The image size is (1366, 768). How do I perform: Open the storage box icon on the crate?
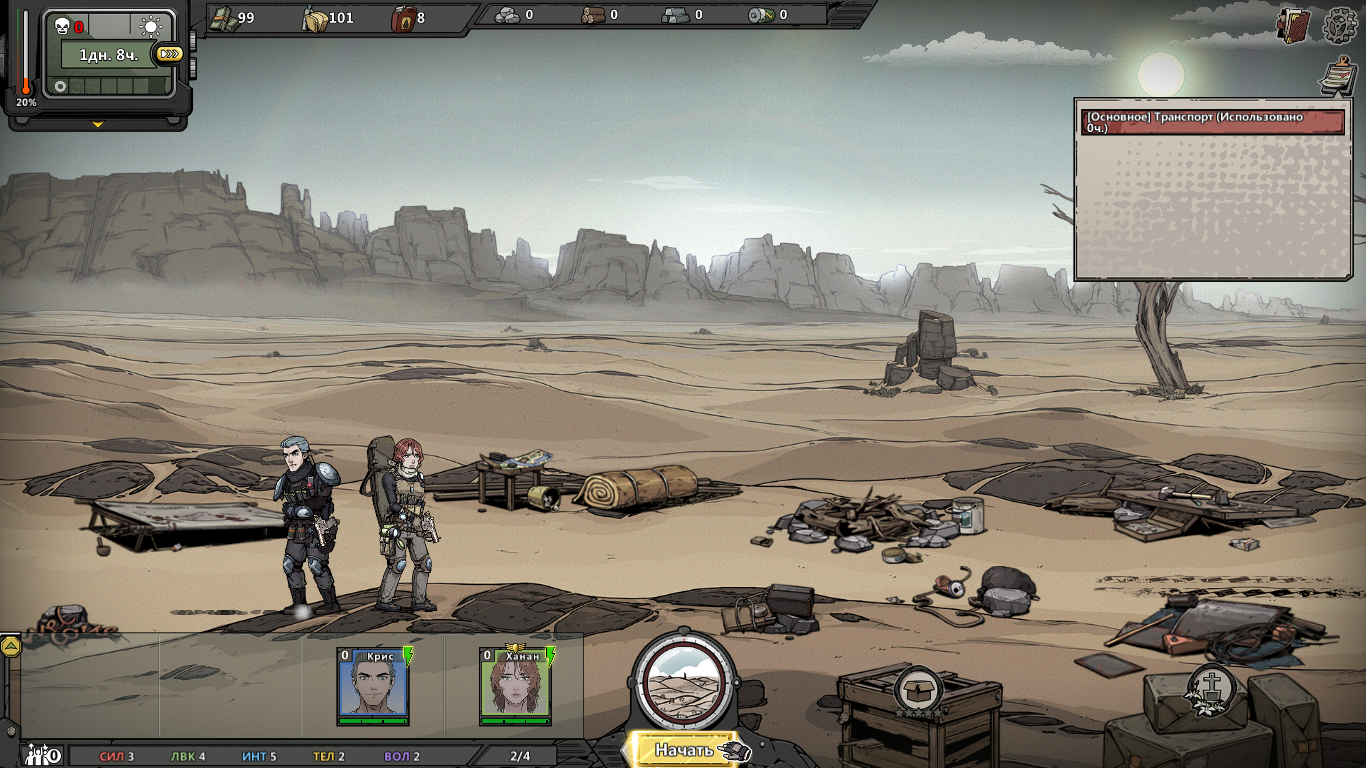(x=916, y=689)
